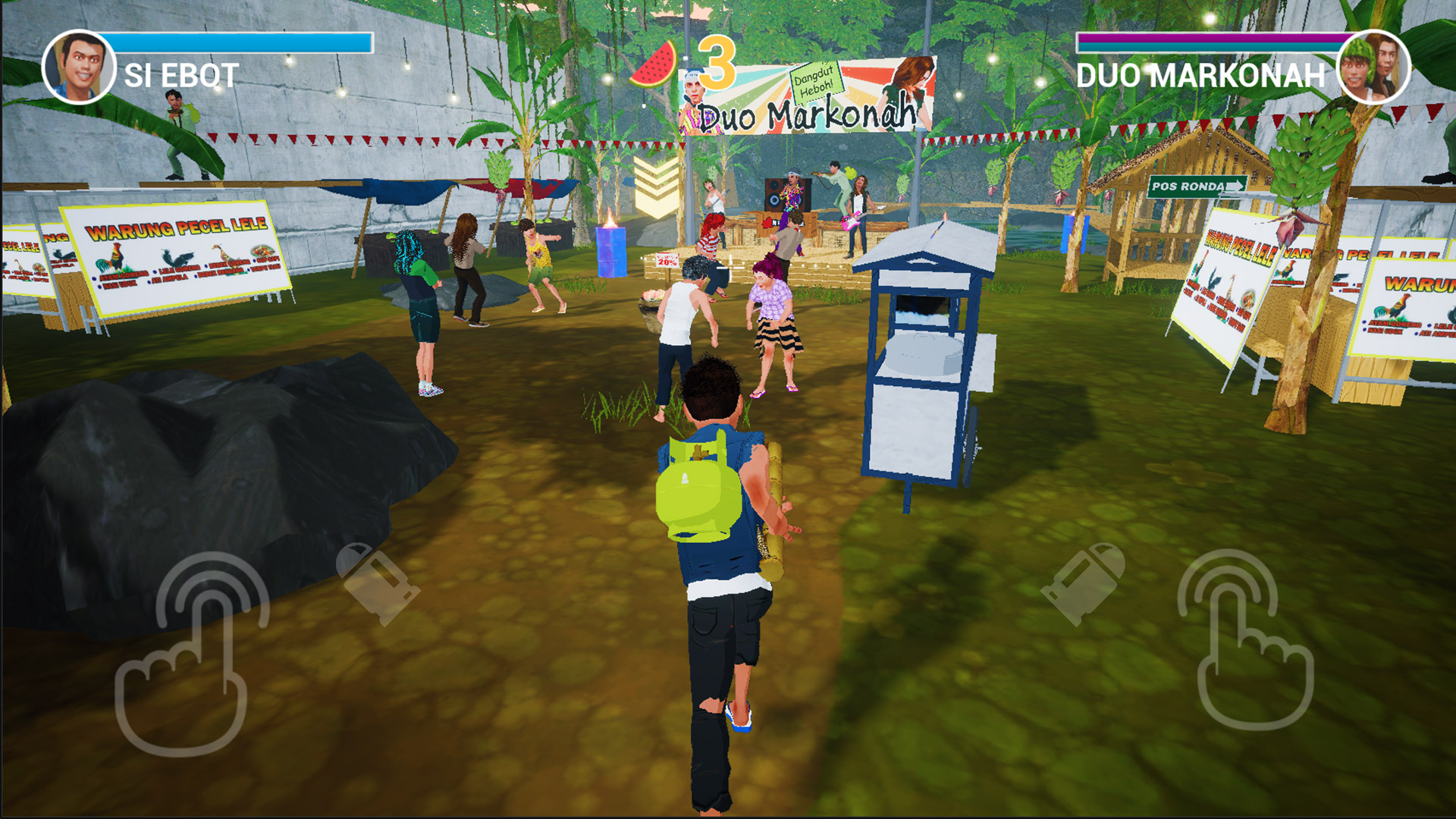This screenshot has height=819, width=1456.
Task: Click the Duo Markonah opponent portrait
Action: [1373, 67]
